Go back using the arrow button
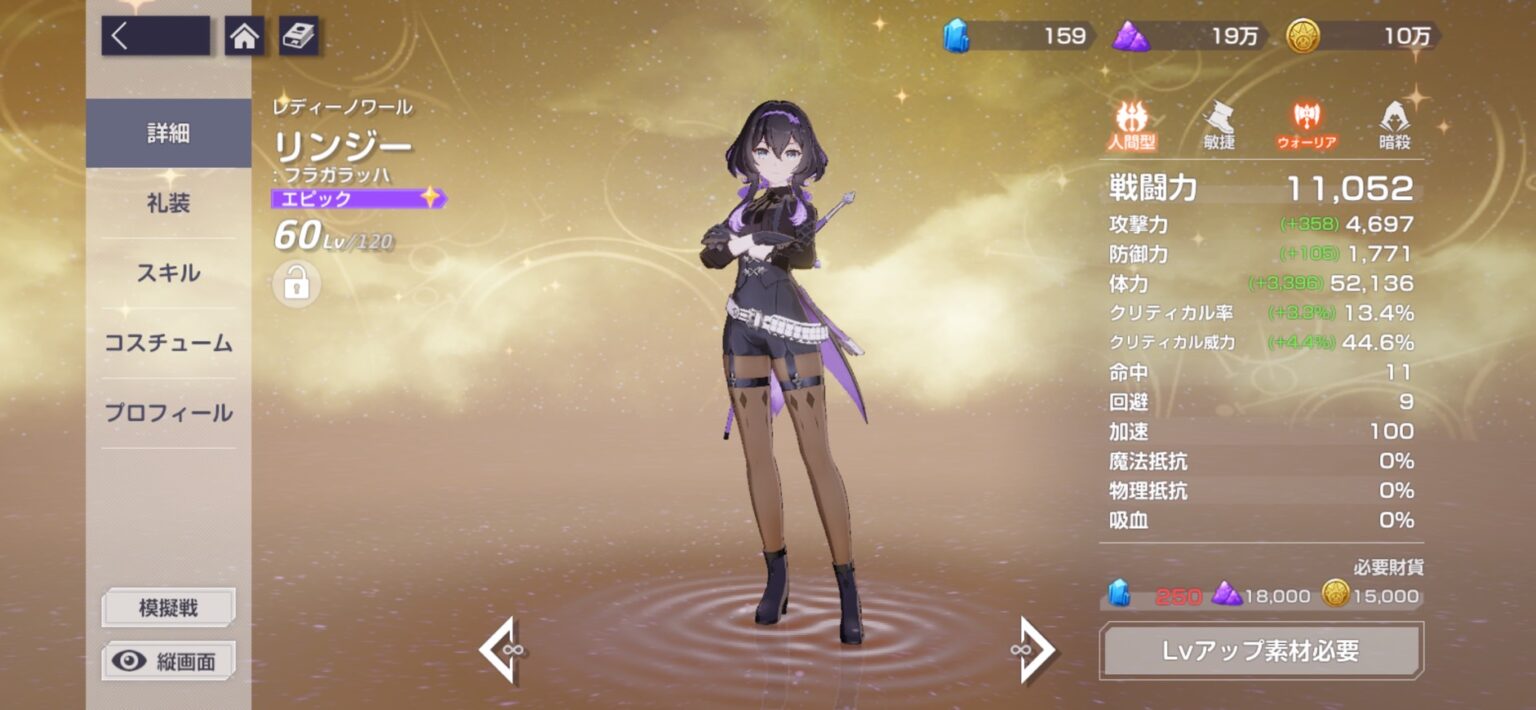The width and height of the screenshot is (1536, 710). pos(155,36)
